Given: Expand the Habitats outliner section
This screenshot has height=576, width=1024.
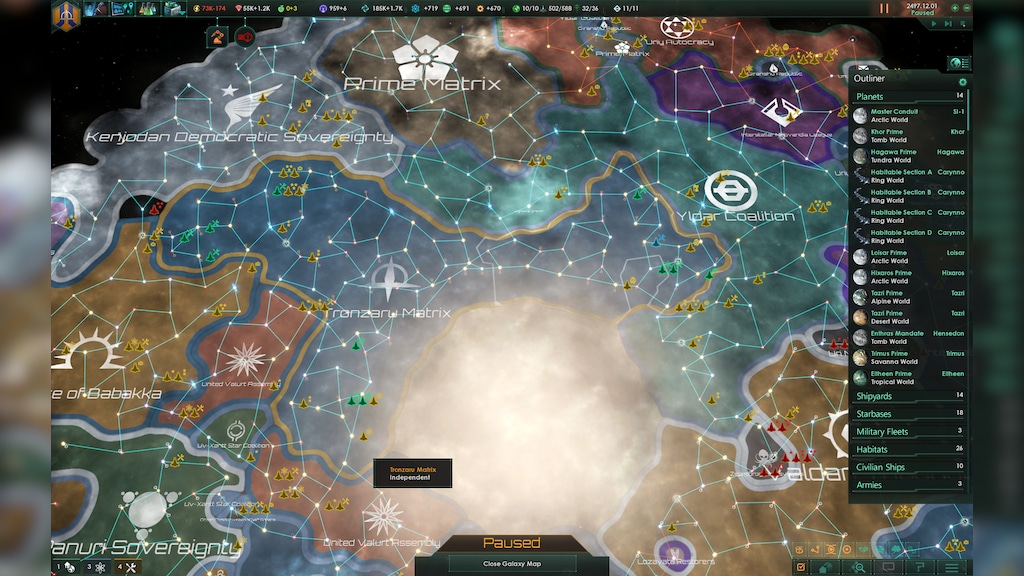Looking at the screenshot, I should [908, 449].
